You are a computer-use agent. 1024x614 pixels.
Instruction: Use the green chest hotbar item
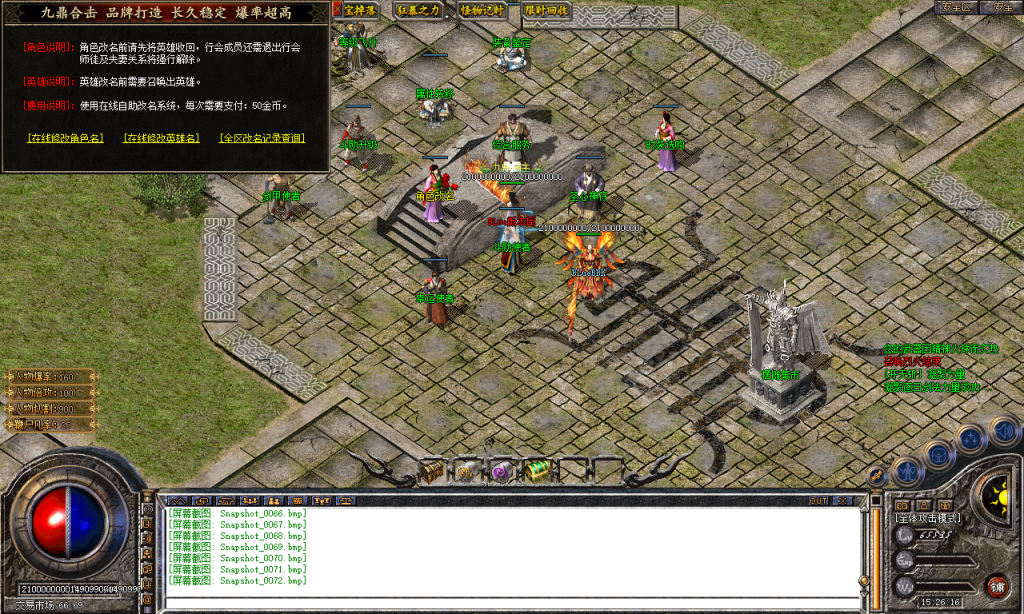coord(537,470)
